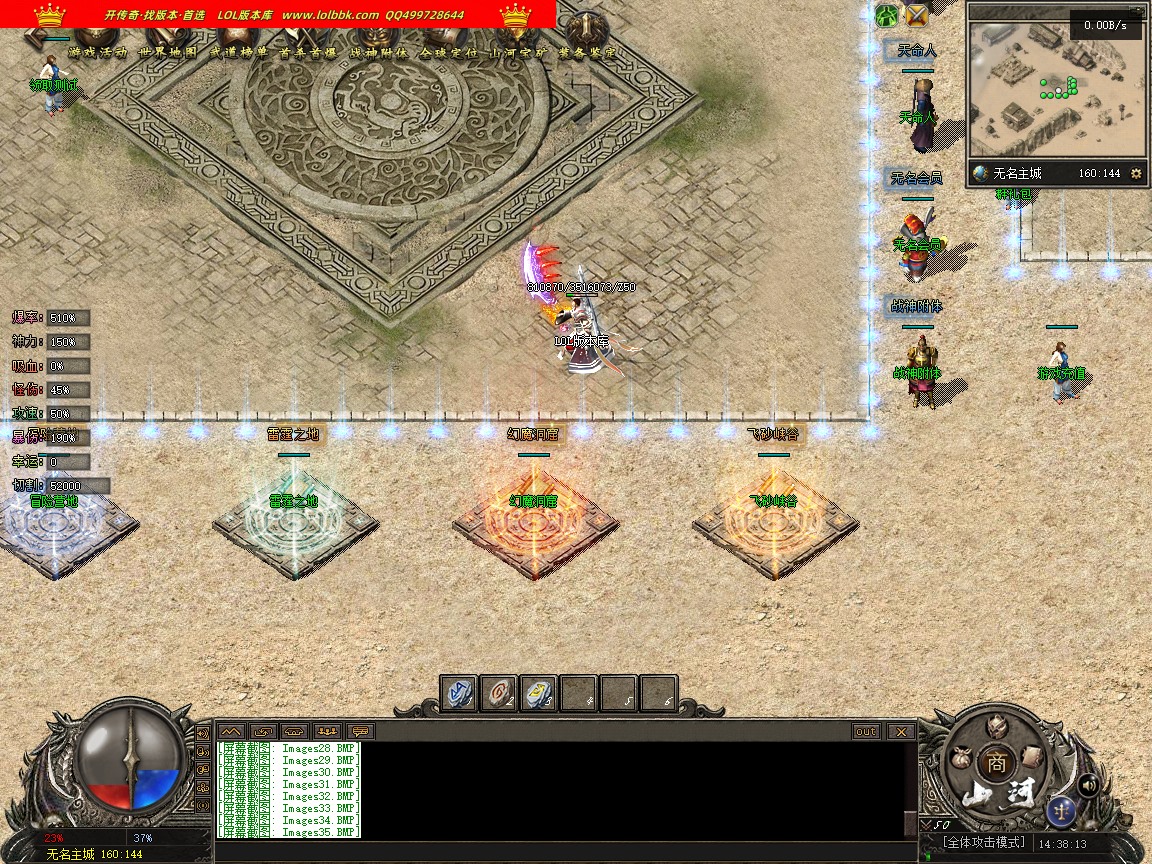Open the 游戏活动 game events menu
Image resolution: width=1152 pixels, height=864 pixels.
pos(97,52)
